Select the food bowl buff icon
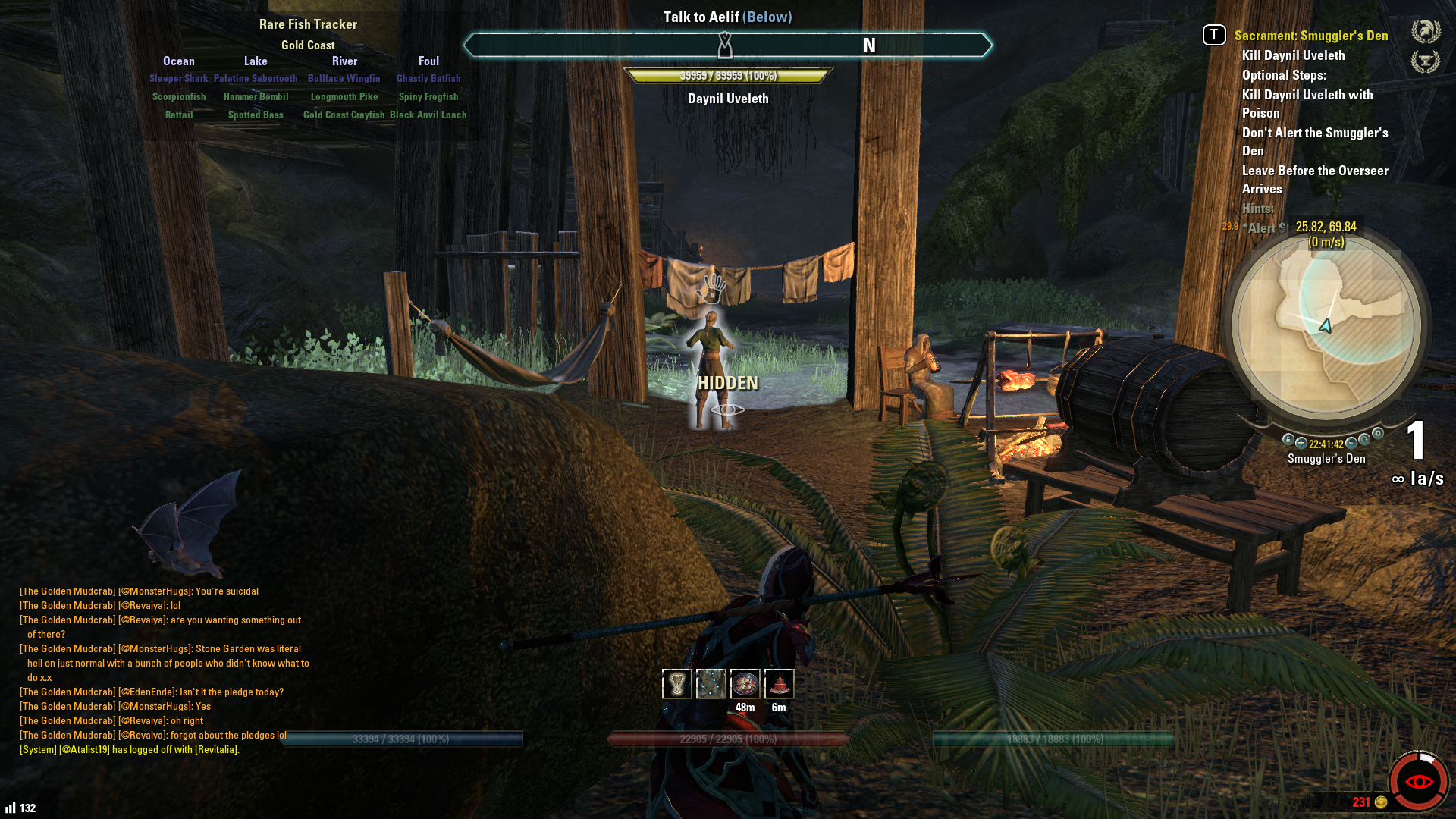Screen dimensions: 1456x819 click(745, 684)
